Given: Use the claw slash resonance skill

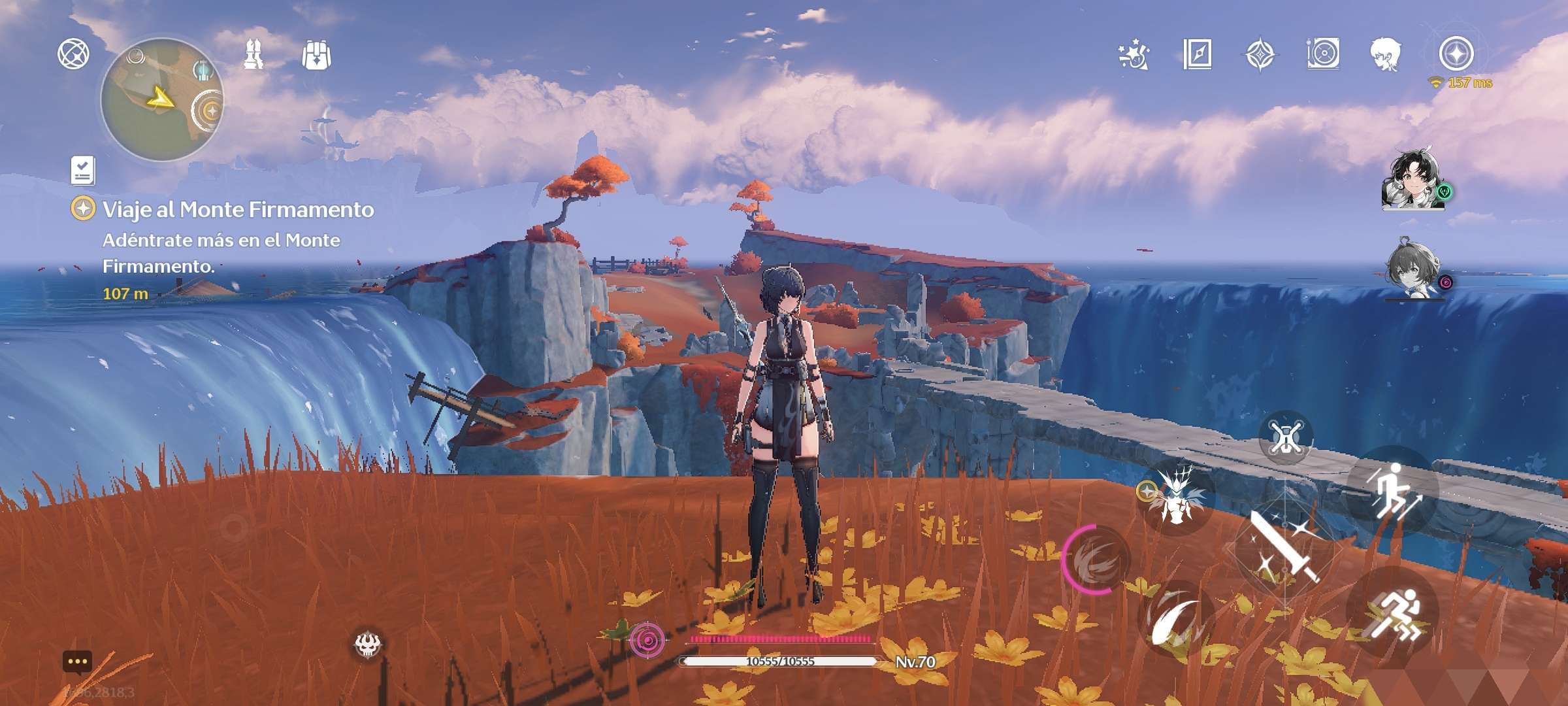Looking at the screenshot, I should [1176, 620].
